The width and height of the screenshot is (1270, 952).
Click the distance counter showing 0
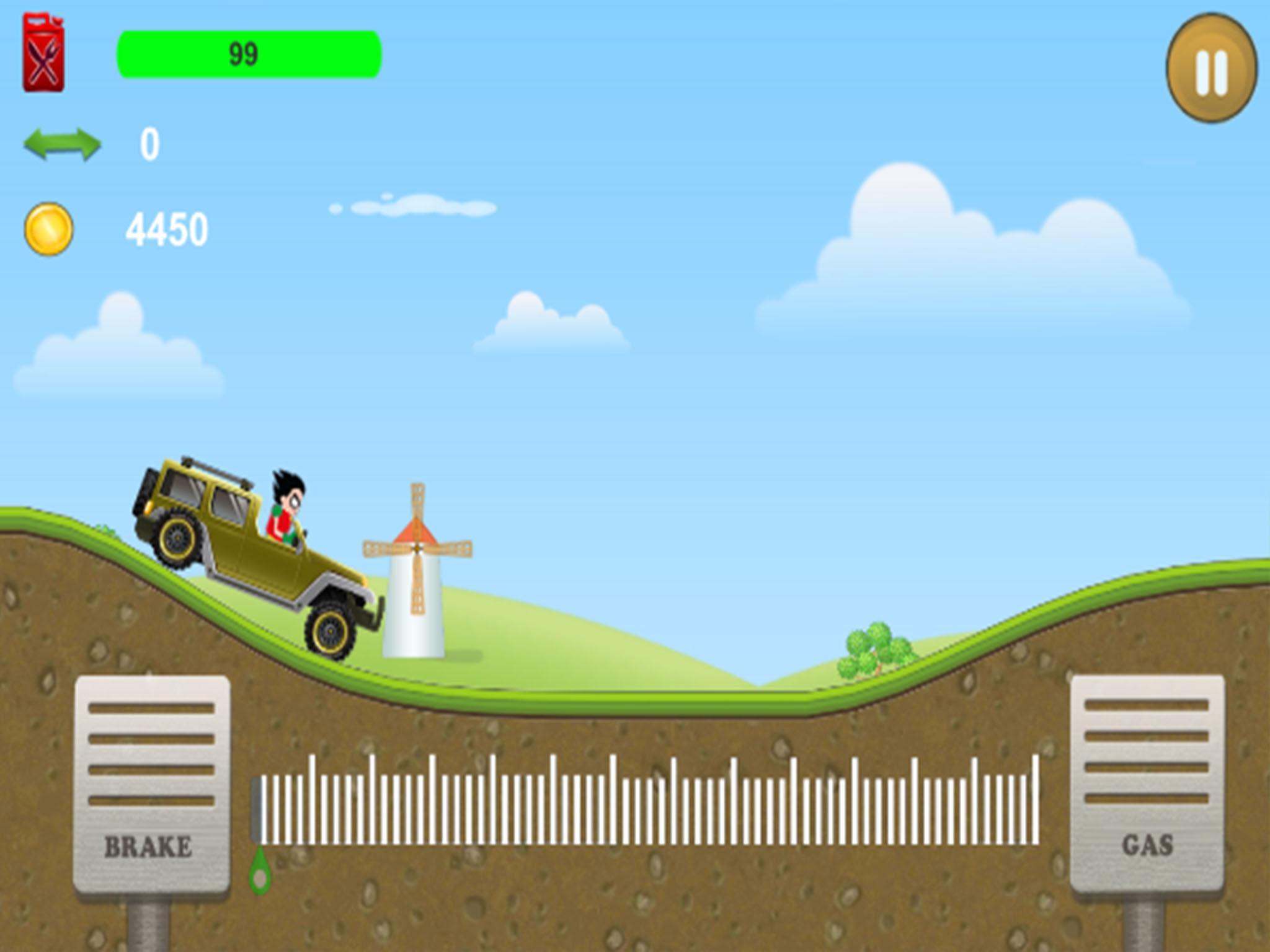click(149, 144)
